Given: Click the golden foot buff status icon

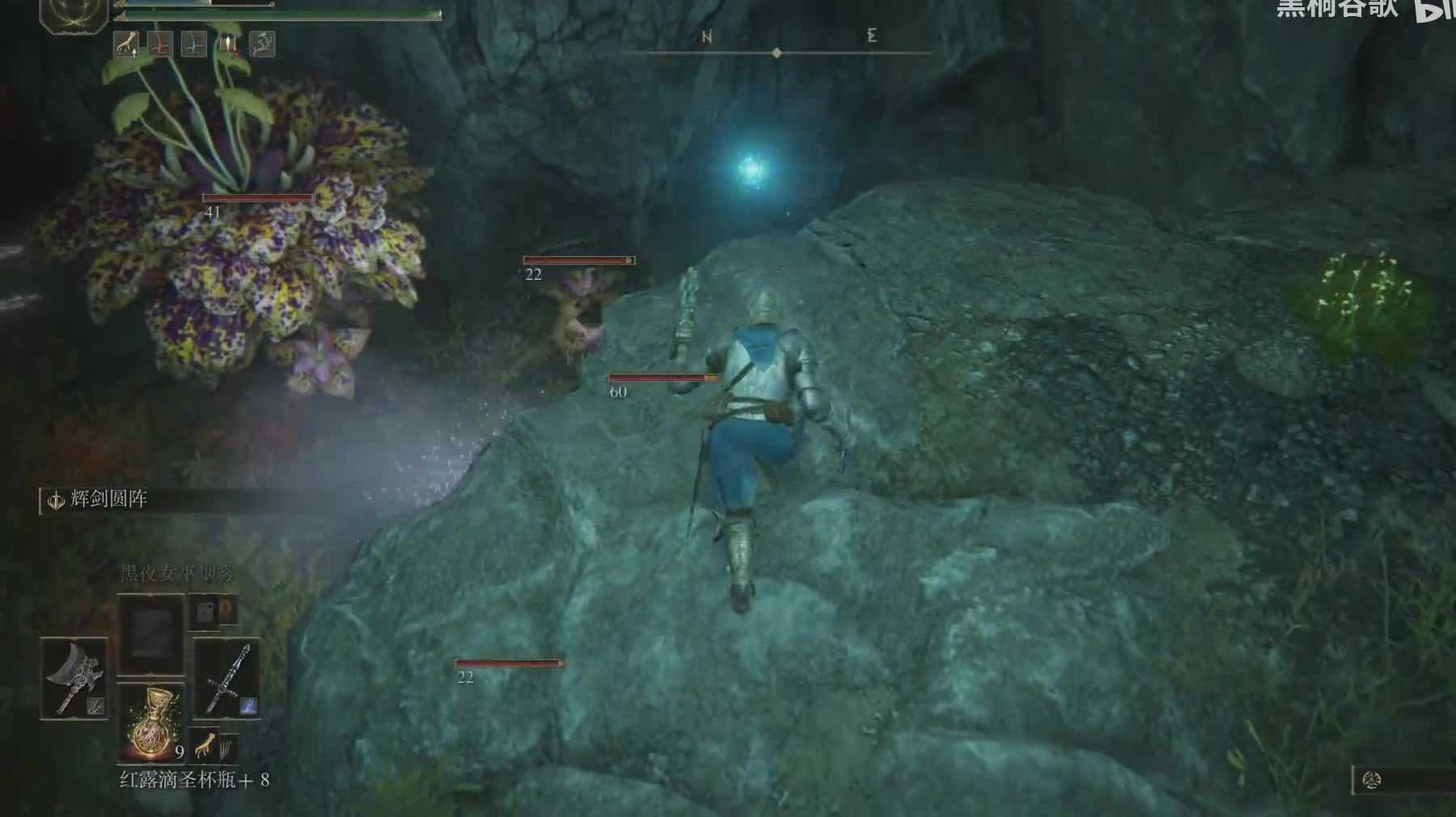Looking at the screenshot, I should [125, 44].
